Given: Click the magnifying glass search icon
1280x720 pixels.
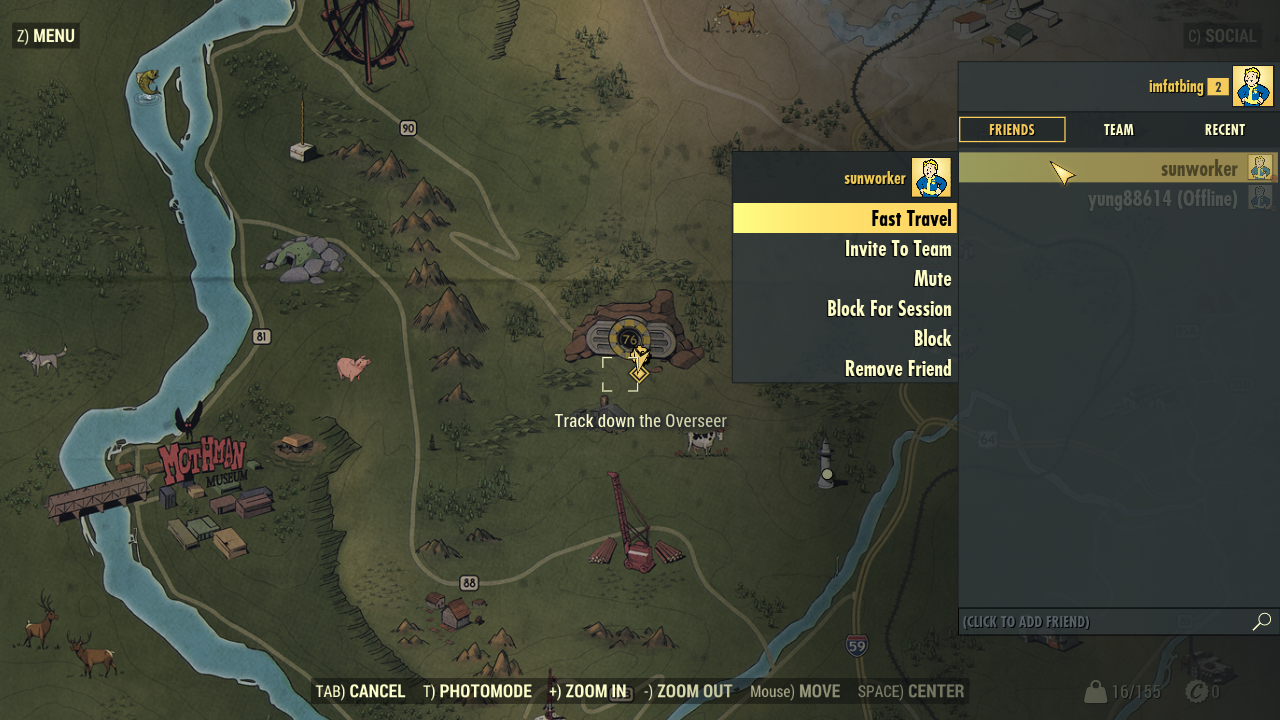Looking at the screenshot, I should (x=1262, y=622).
